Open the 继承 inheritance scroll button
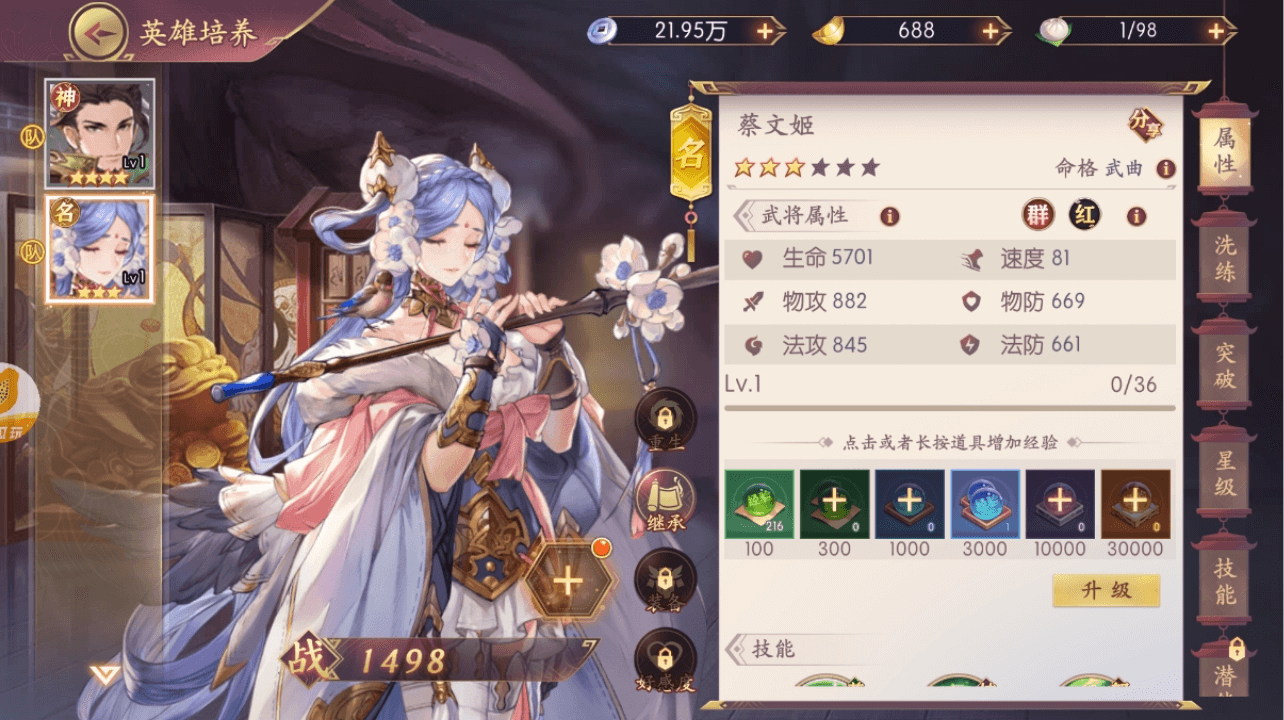This screenshot has width=1284, height=720. [665, 500]
